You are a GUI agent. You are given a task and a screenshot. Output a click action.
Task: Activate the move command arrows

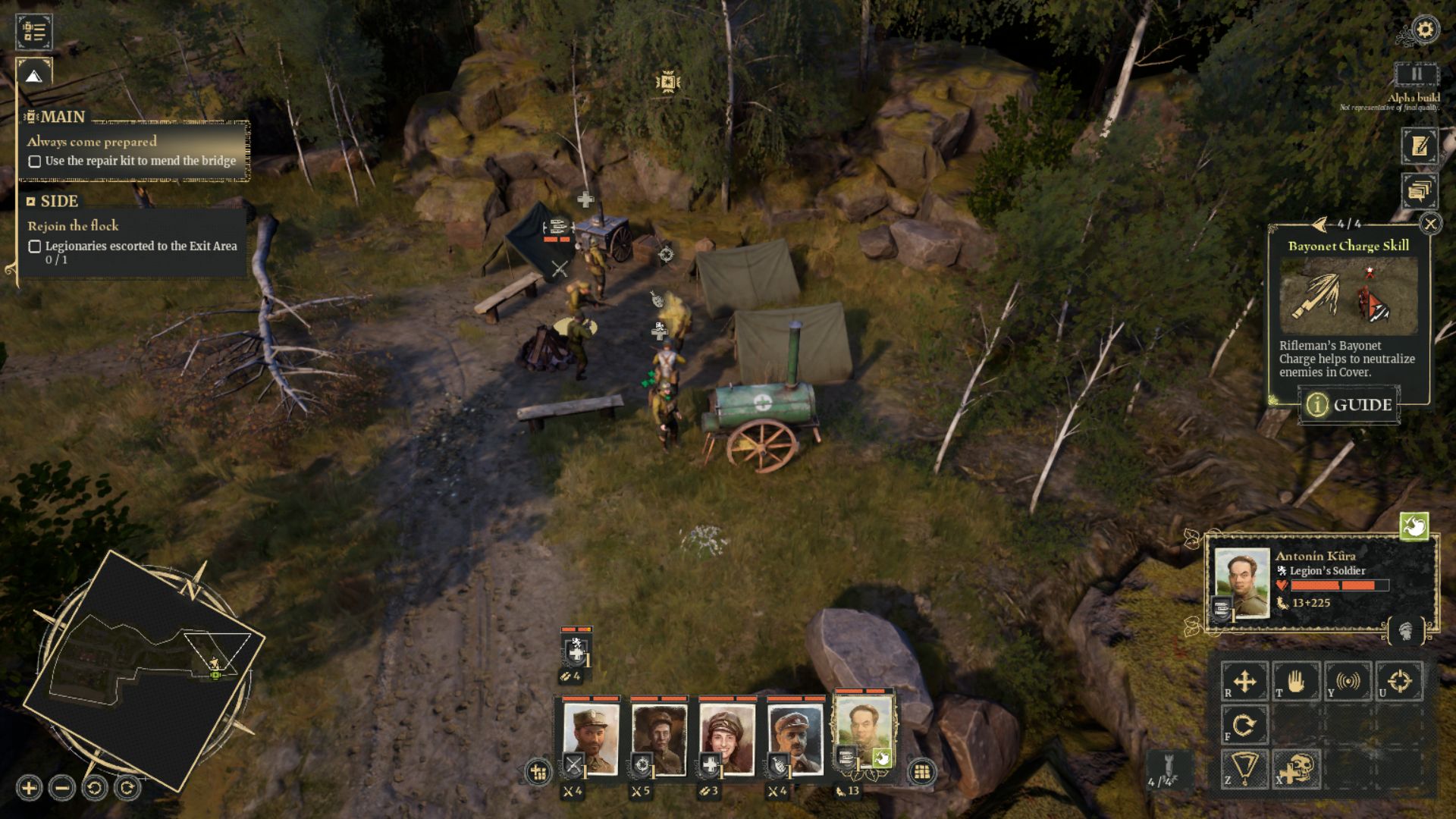click(1244, 681)
